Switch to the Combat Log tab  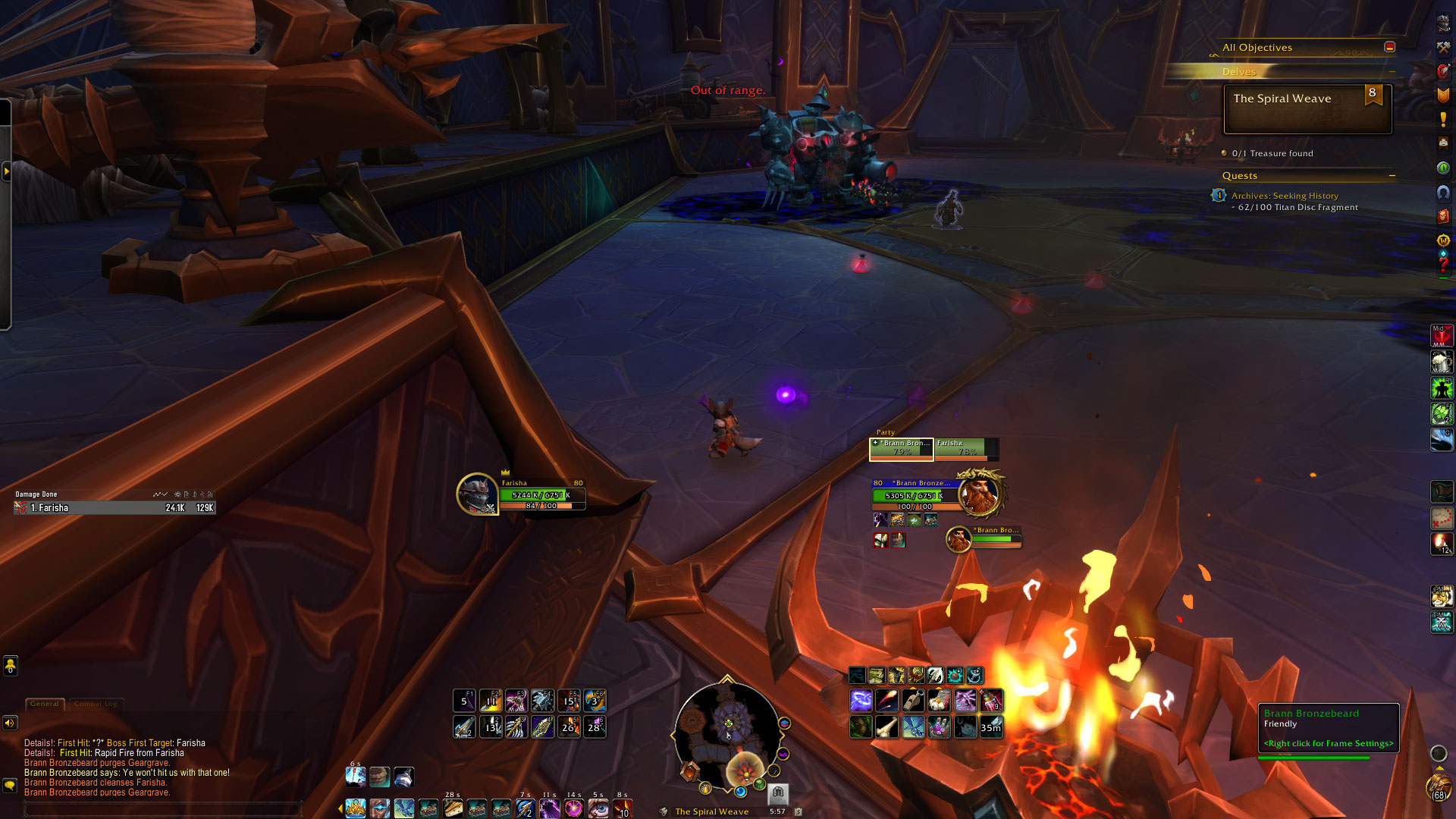(x=96, y=704)
